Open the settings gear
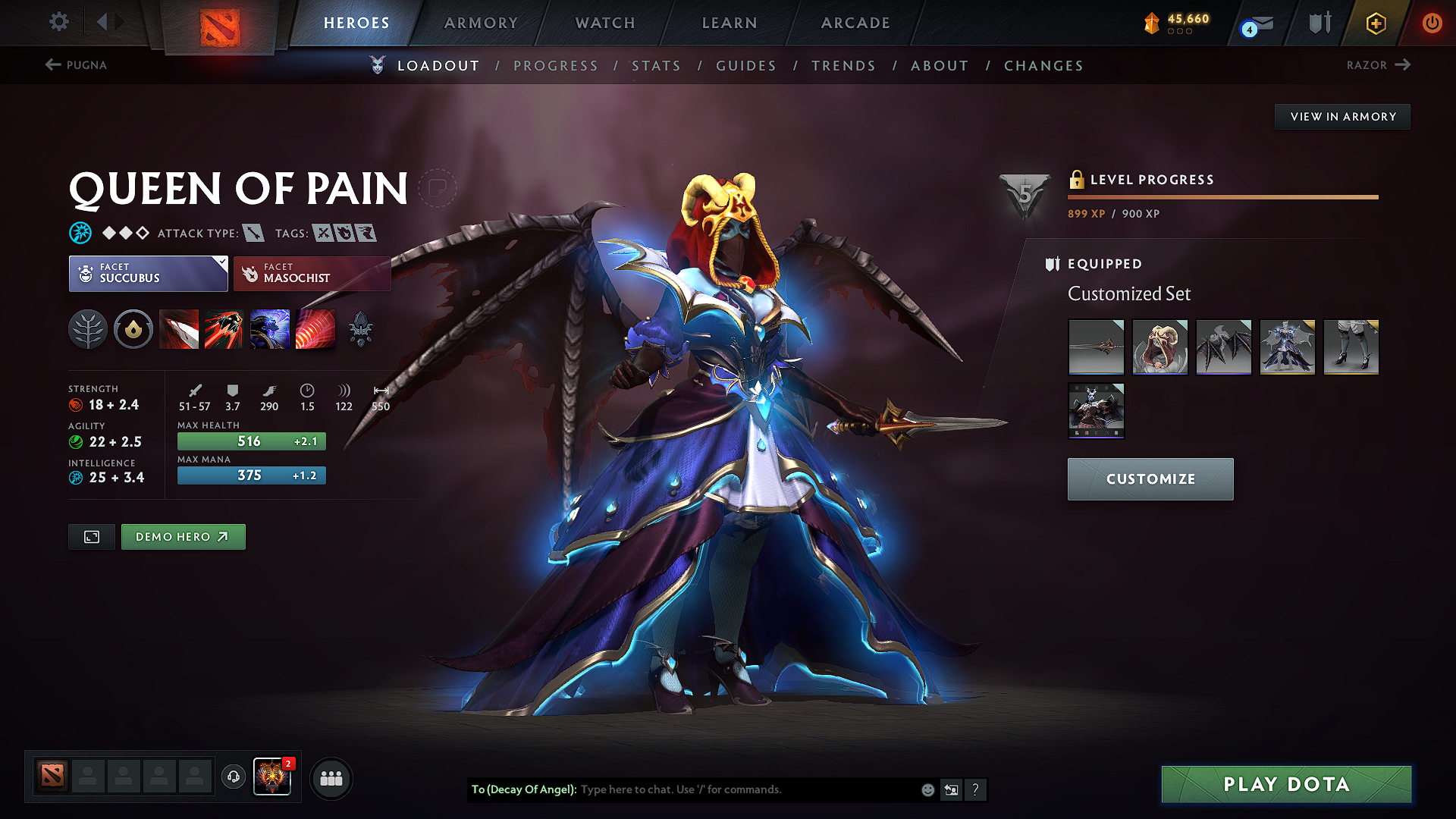Viewport: 1456px width, 819px height. [58, 22]
